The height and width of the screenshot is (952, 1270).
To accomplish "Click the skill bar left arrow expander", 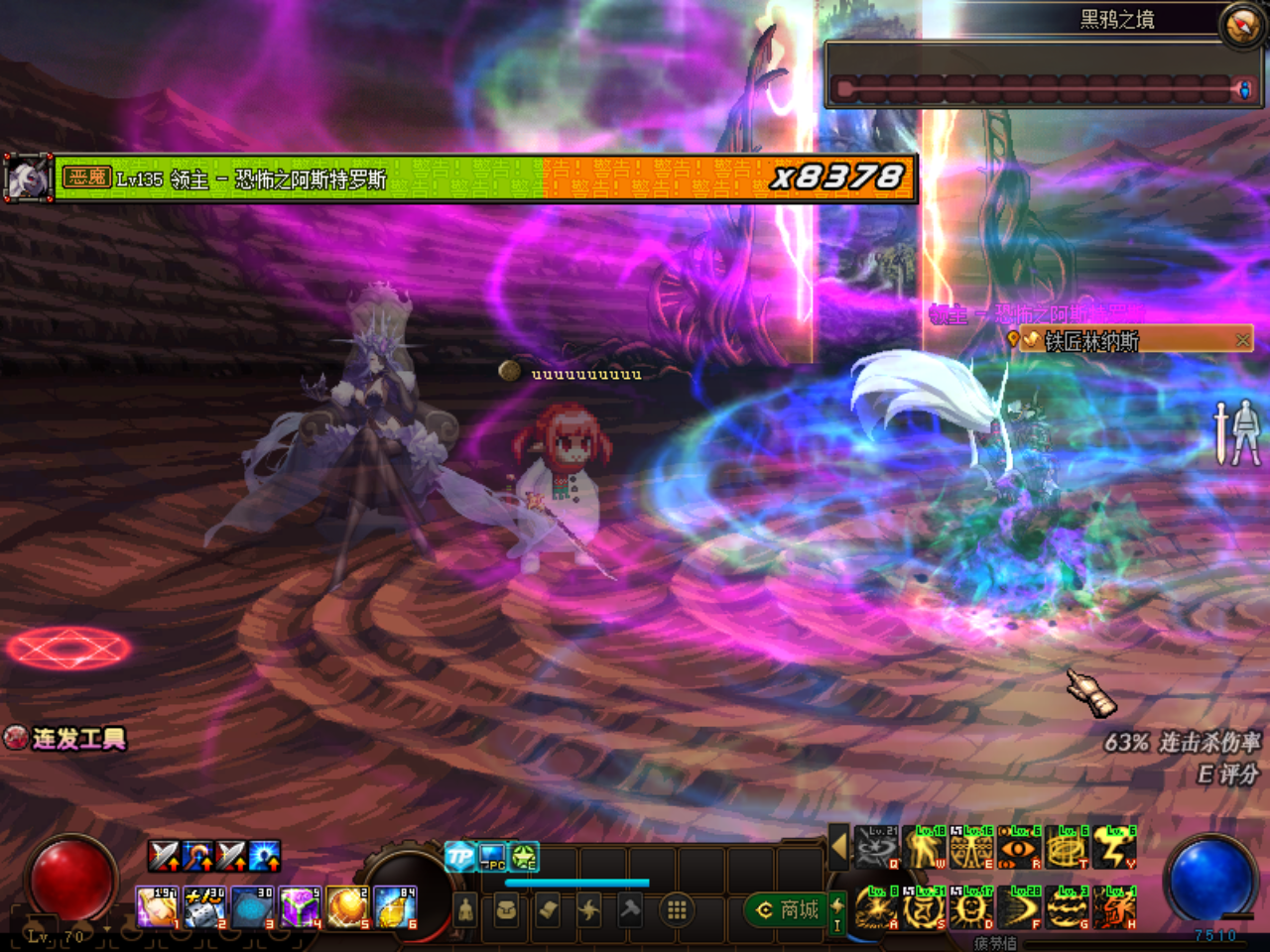I will pyautogui.click(x=839, y=847).
